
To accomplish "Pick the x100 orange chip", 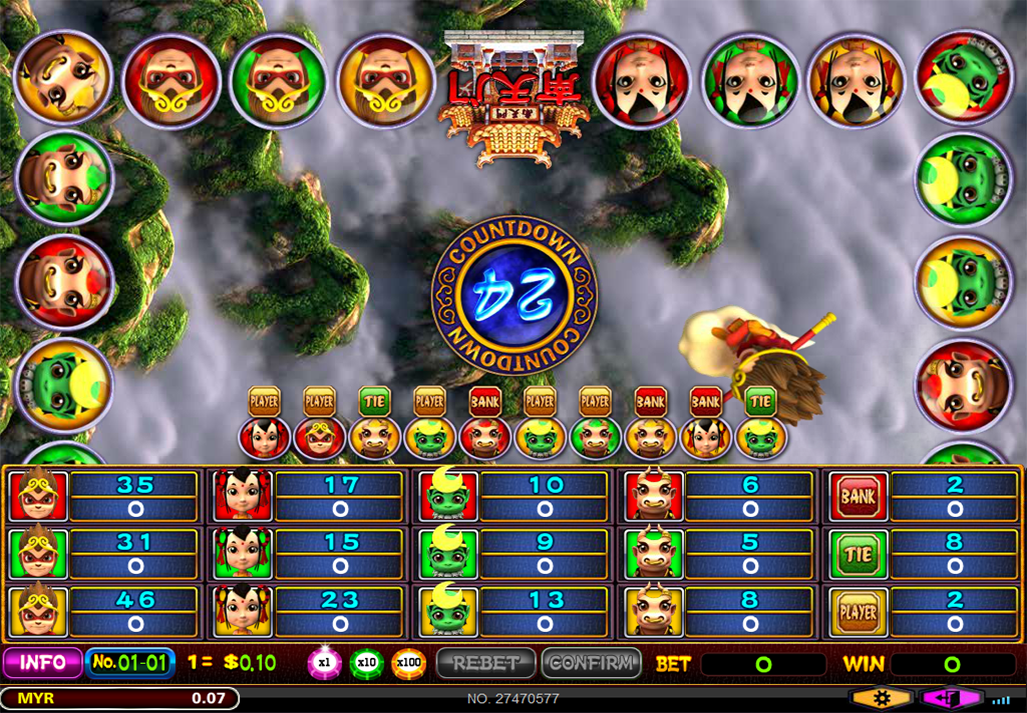I will [x=408, y=663].
